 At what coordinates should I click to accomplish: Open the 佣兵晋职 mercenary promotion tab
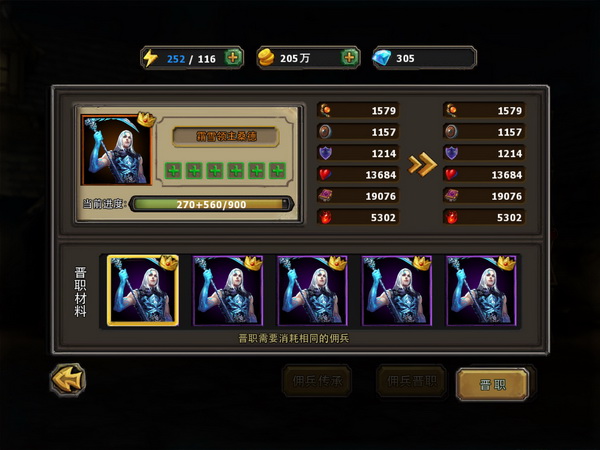tap(410, 381)
